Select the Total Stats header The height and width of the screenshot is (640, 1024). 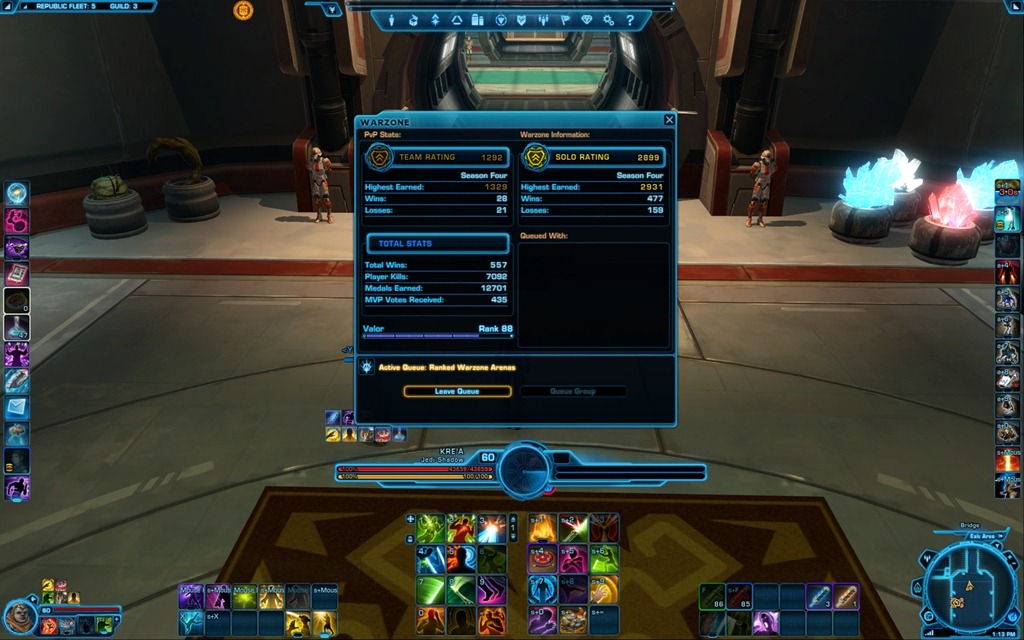437,243
